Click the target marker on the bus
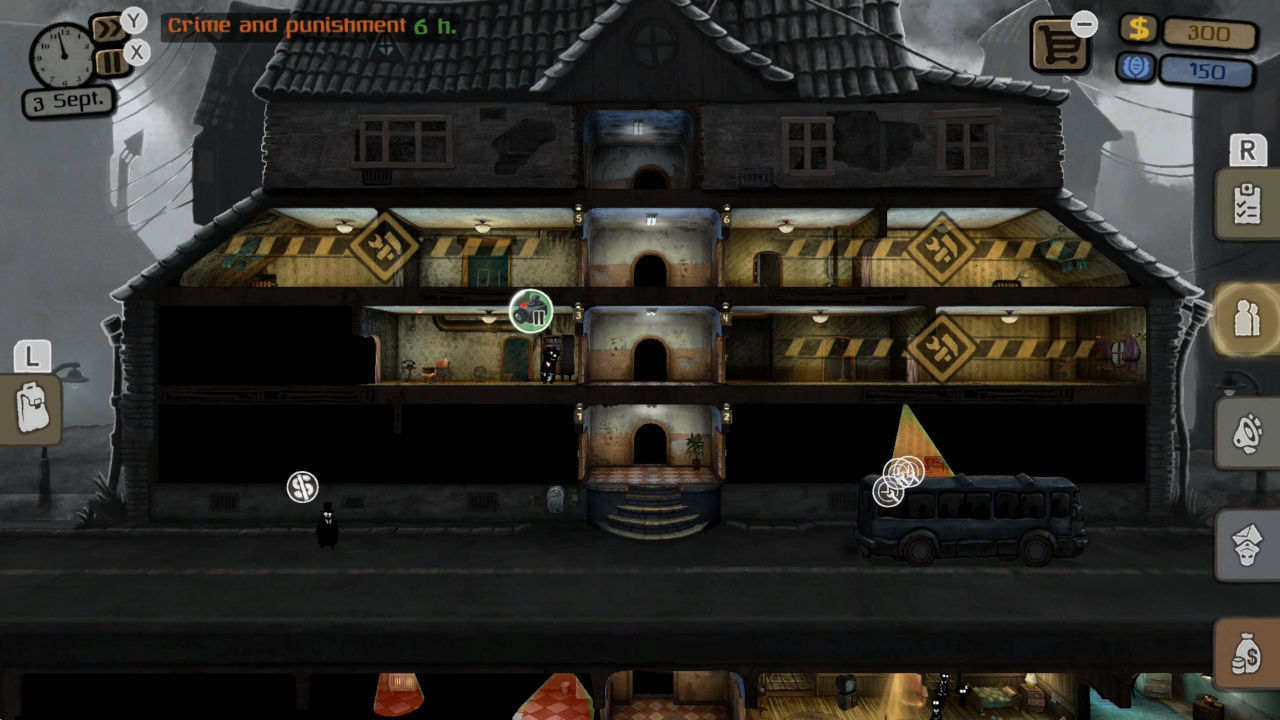Screen dimensions: 1280x720 (900, 472)
